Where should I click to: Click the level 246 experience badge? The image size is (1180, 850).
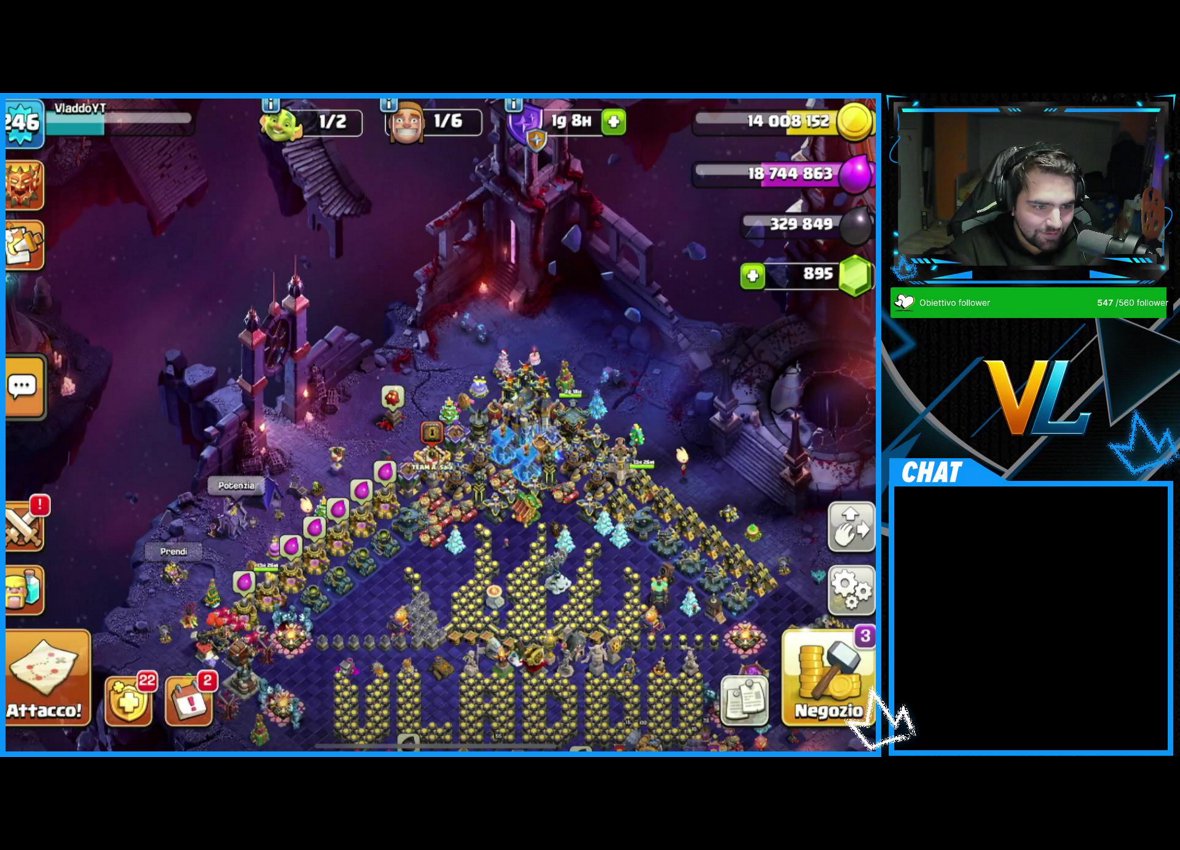pos(22,122)
